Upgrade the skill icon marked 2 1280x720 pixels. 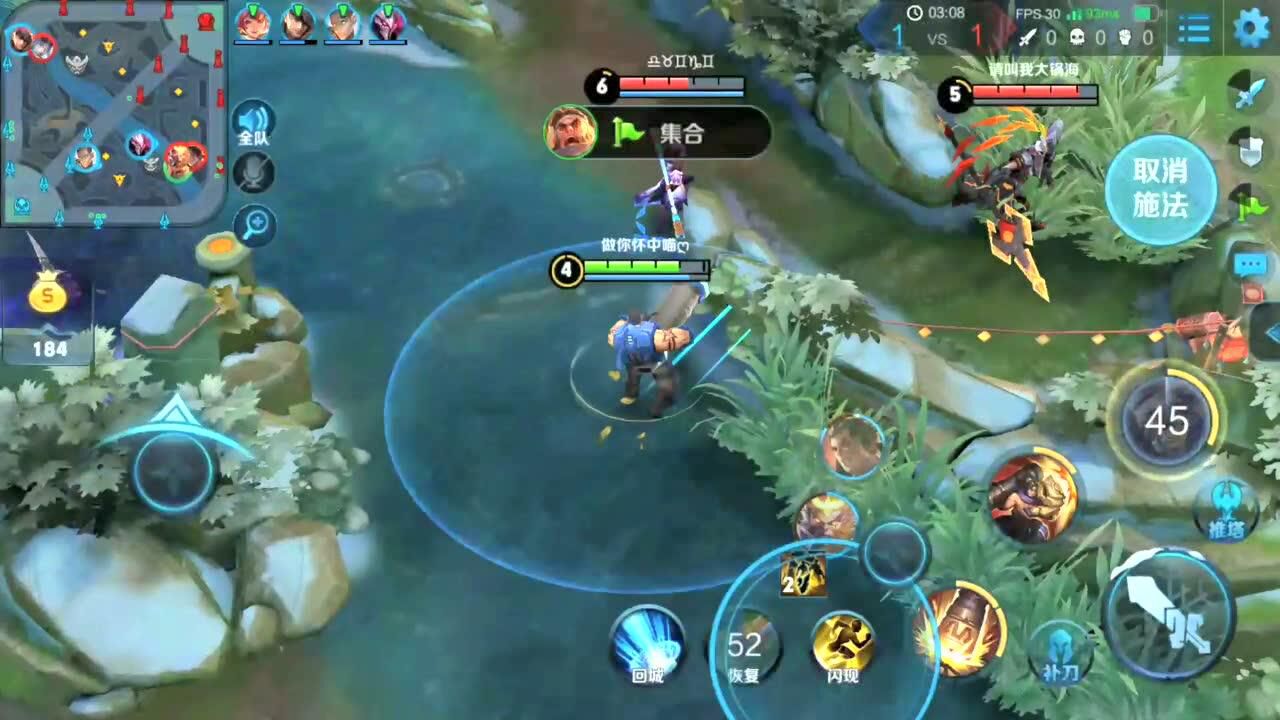tap(803, 575)
